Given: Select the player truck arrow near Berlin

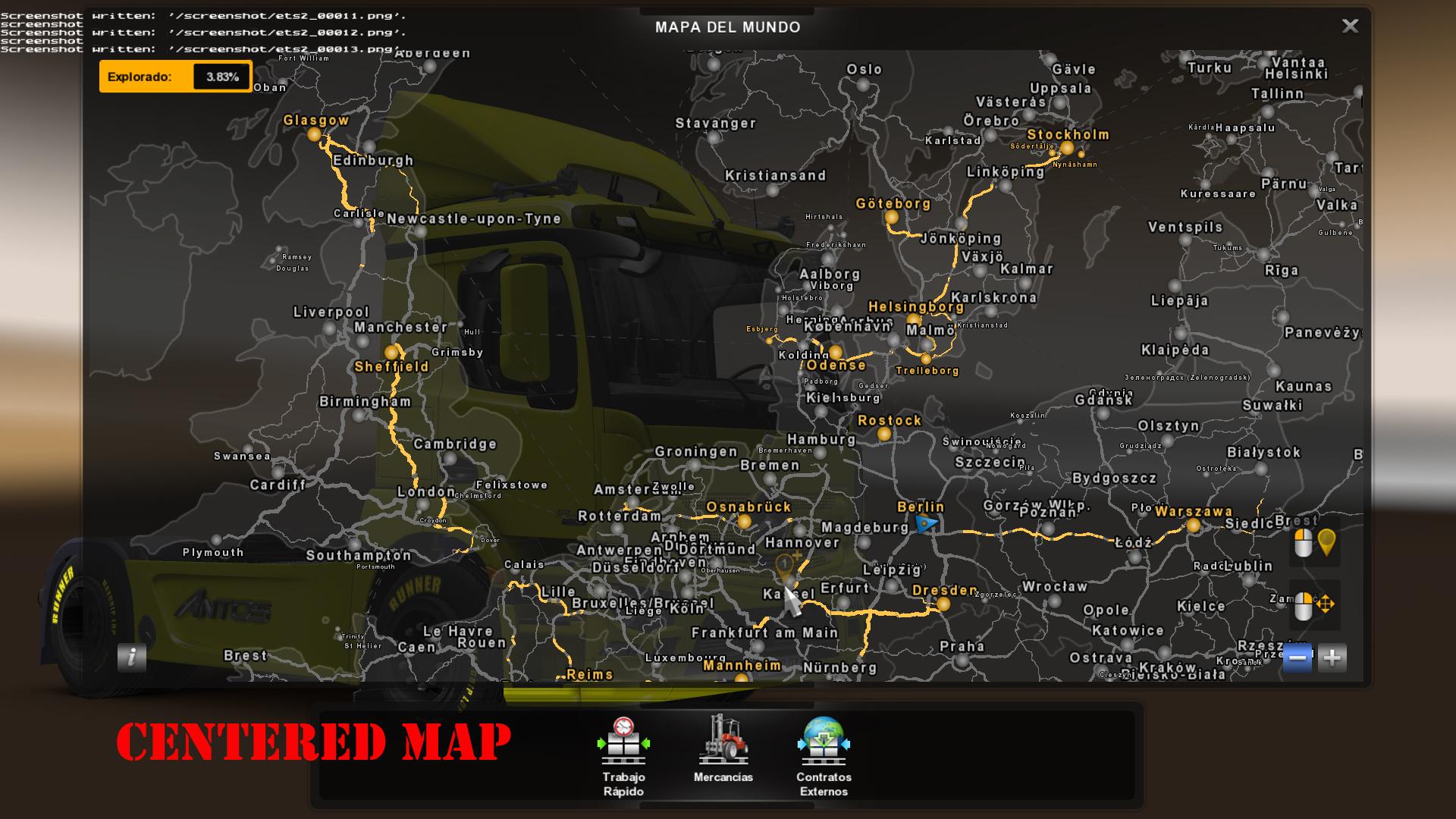Looking at the screenshot, I should click(926, 522).
